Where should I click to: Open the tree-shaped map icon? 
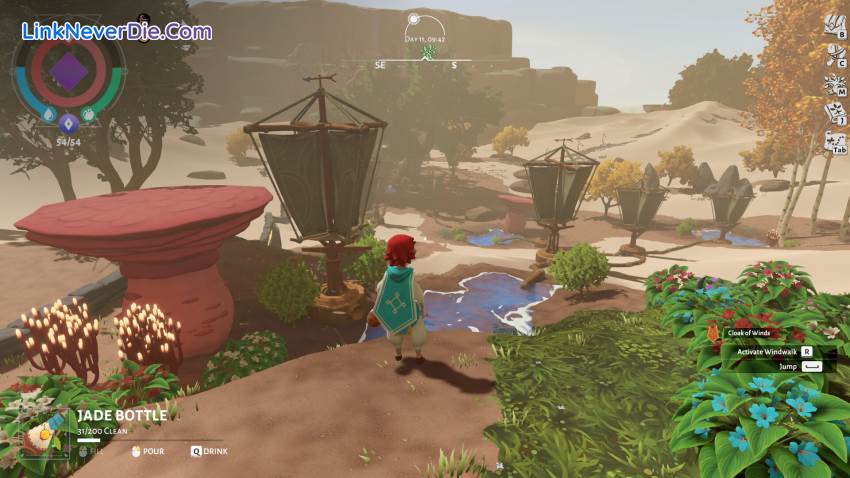coord(832,84)
